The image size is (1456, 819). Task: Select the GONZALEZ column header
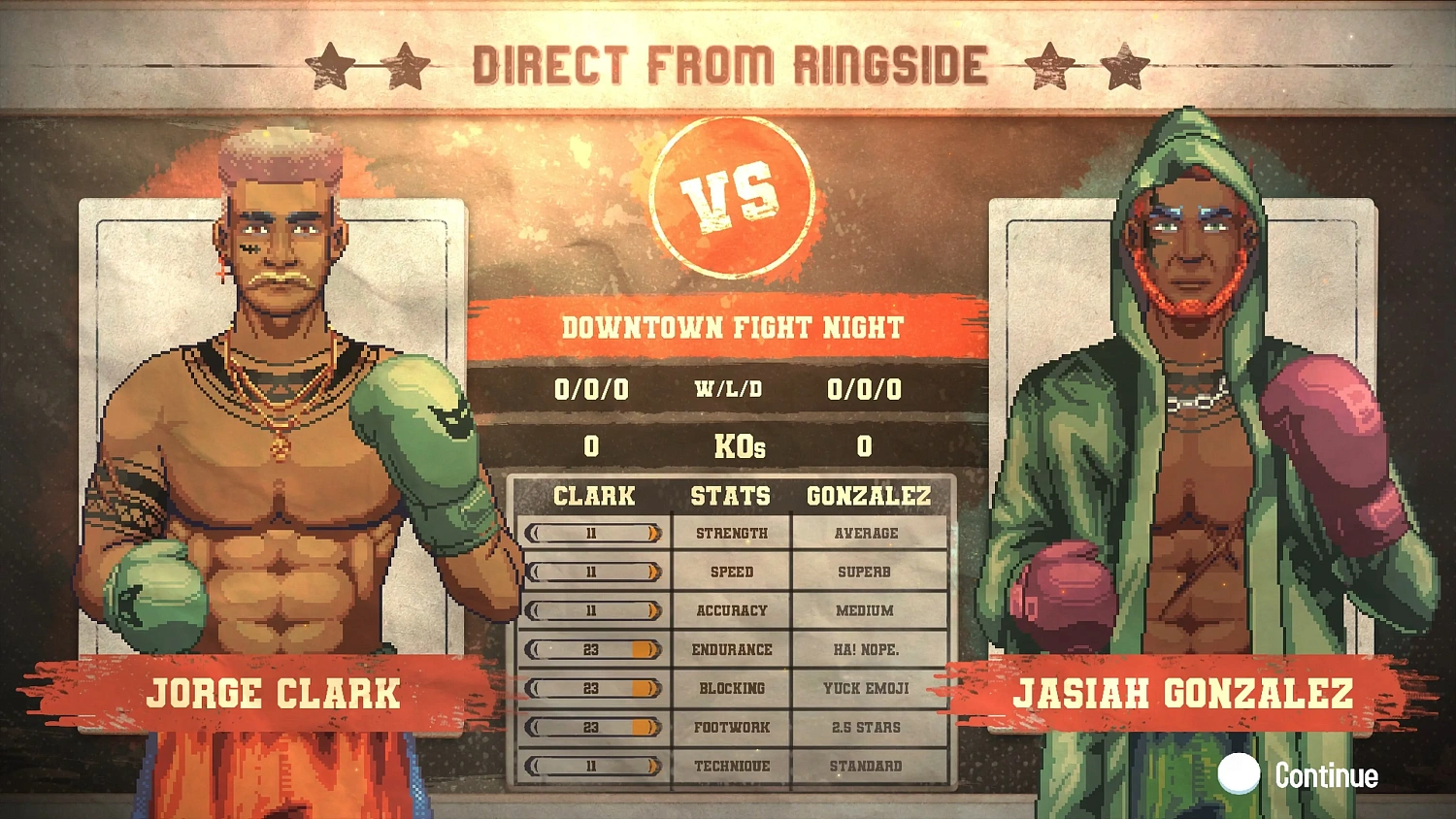[869, 496]
